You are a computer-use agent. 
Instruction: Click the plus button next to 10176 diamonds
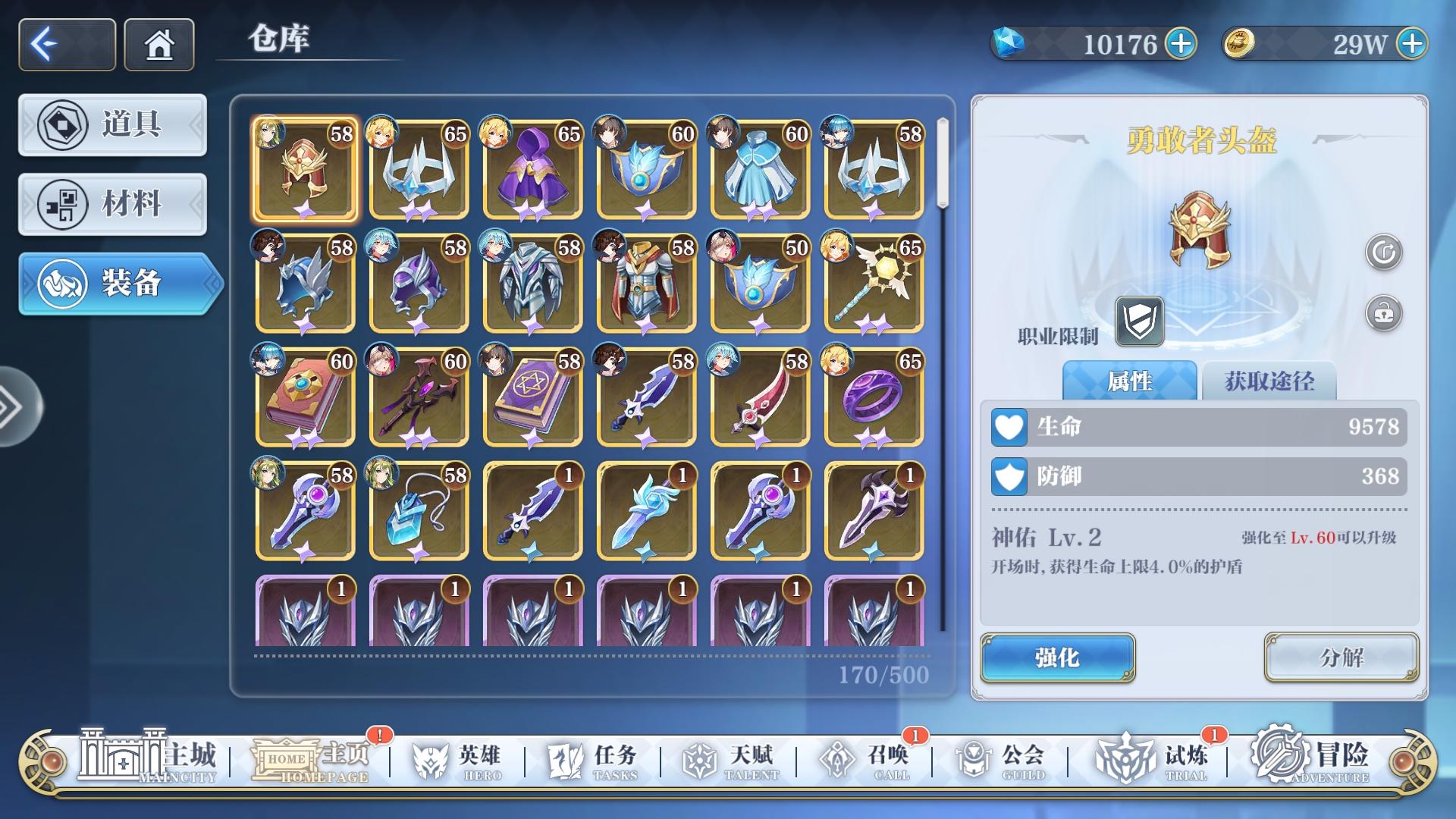click(x=1183, y=45)
